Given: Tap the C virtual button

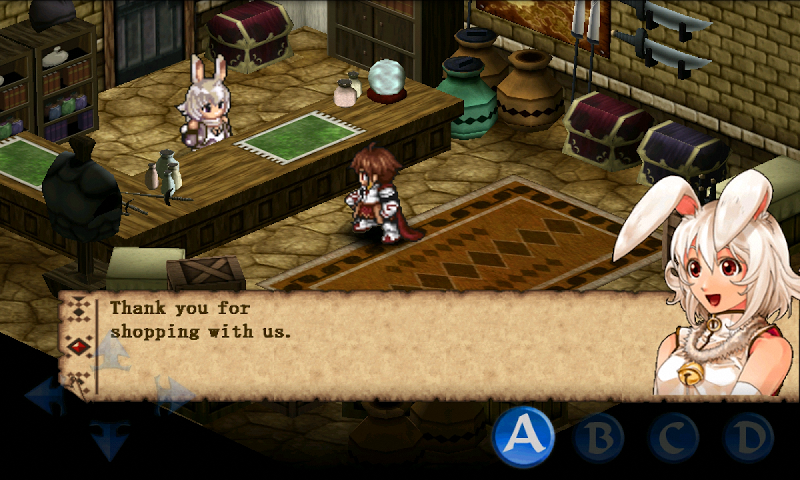Looking at the screenshot, I should [673, 437].
